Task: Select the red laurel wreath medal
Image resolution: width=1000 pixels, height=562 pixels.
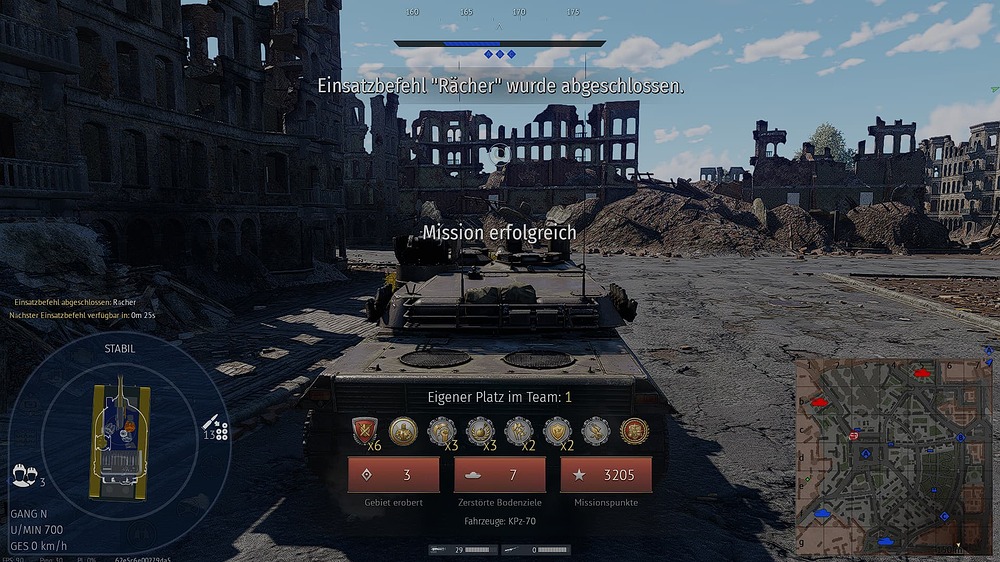Action: coord(634,431)
